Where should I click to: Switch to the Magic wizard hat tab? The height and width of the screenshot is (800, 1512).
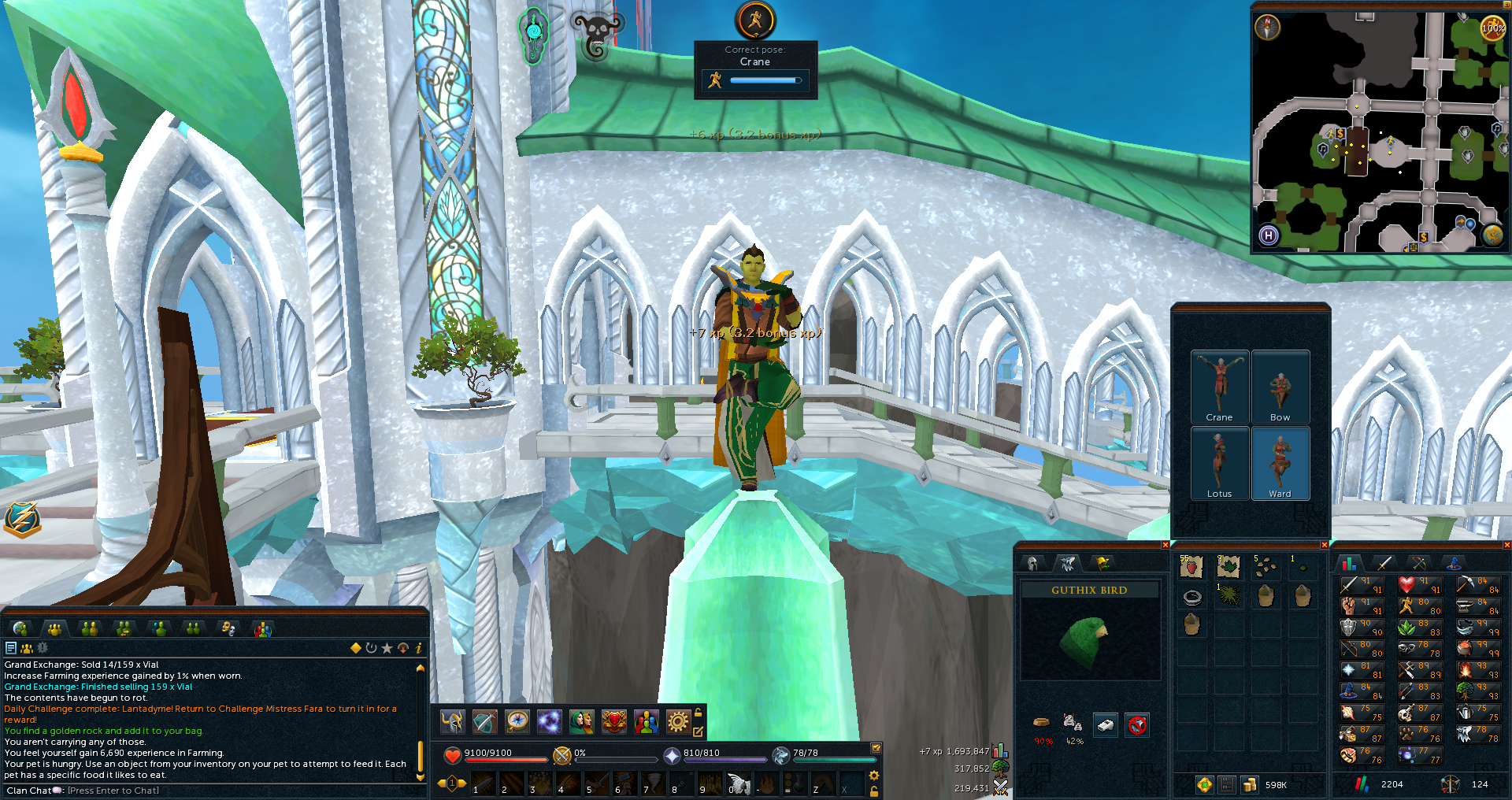1453,563
